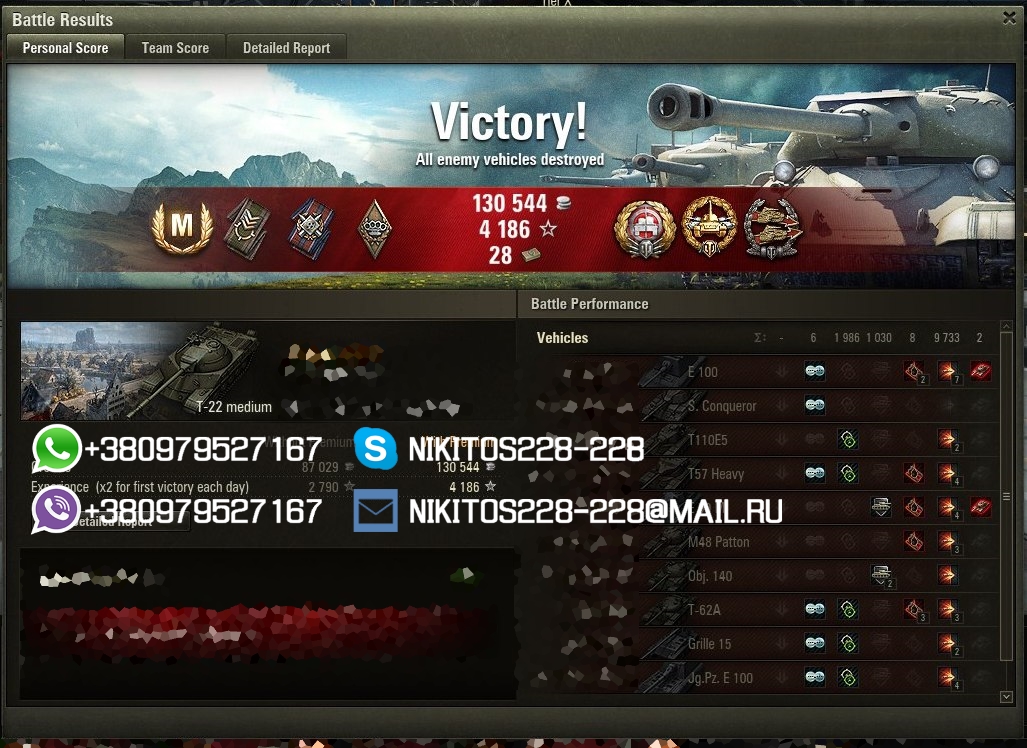This screenshot has width=1027, height=748.
Task: Select the Grille 15 vehicle row
Action: [709, 644]
